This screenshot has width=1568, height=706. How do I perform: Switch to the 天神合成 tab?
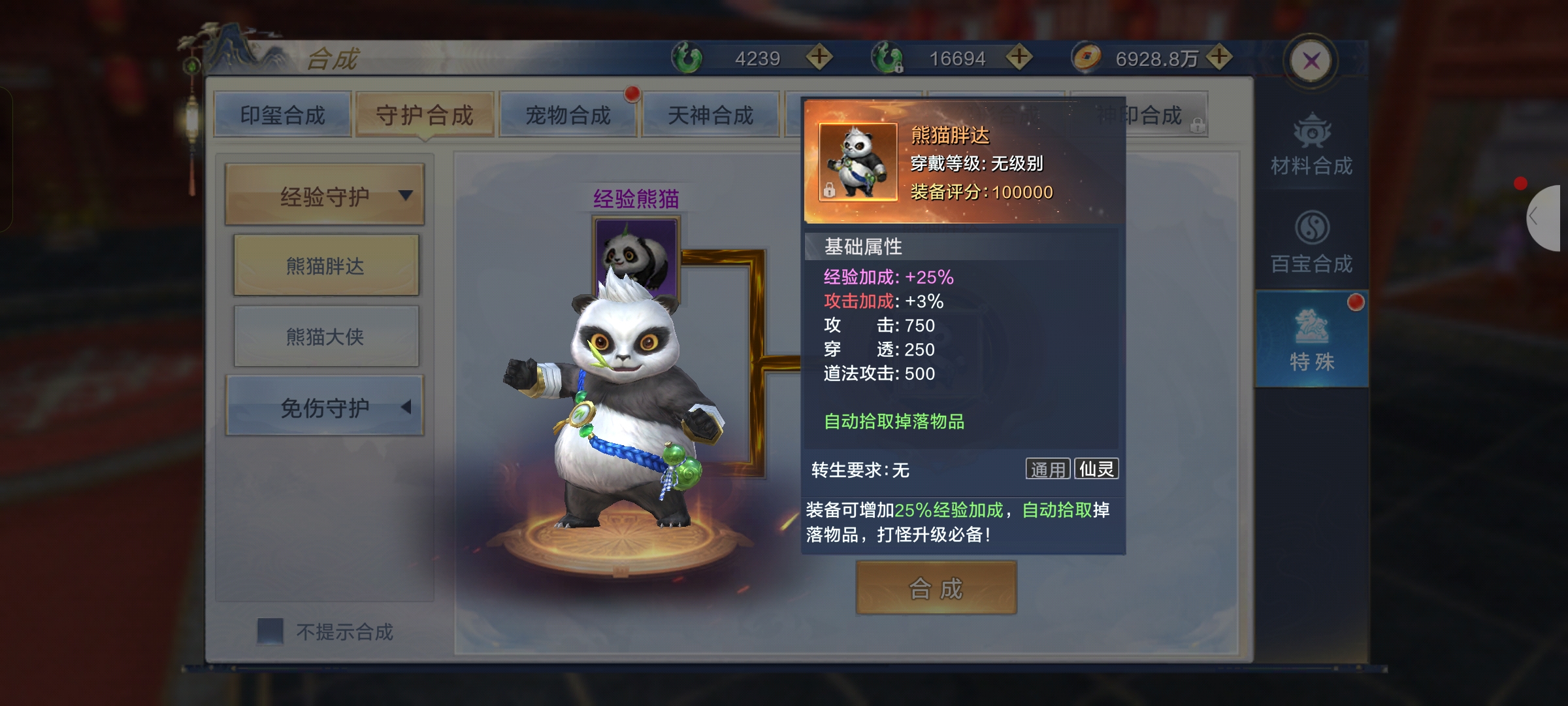pos(711,115)
